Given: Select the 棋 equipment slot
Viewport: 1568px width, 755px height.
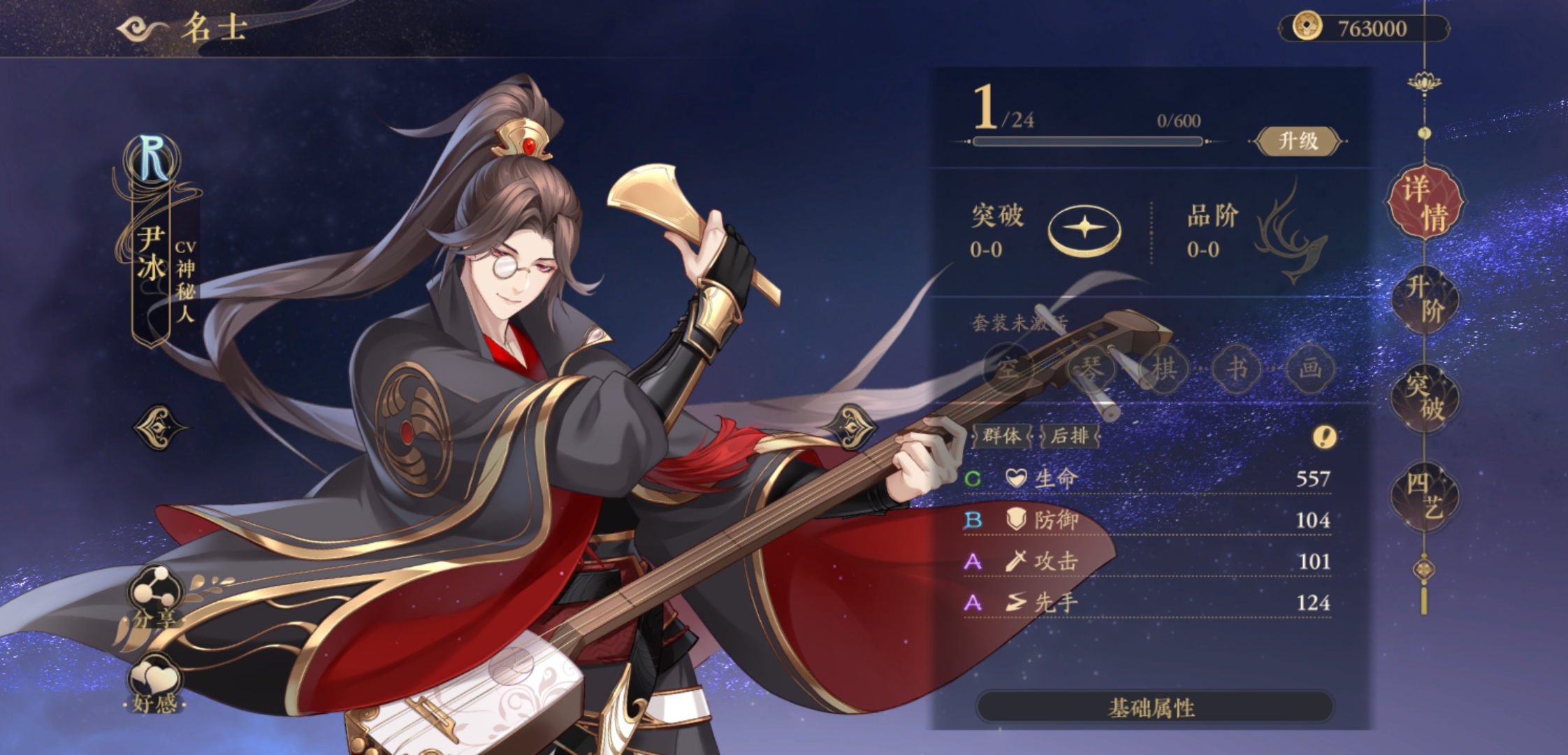Looking at the screenshot, I should click(x=1164, y=368).
